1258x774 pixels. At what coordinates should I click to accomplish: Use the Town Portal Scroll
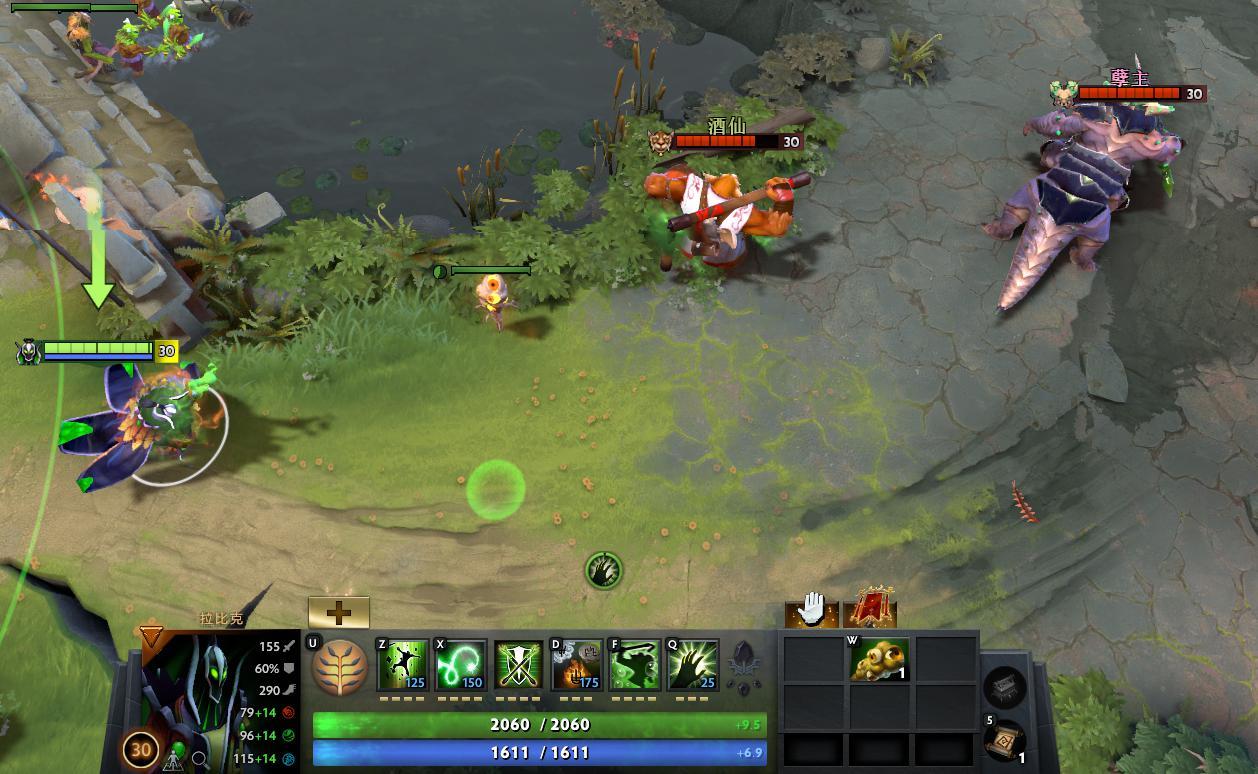click(1004, 741)
